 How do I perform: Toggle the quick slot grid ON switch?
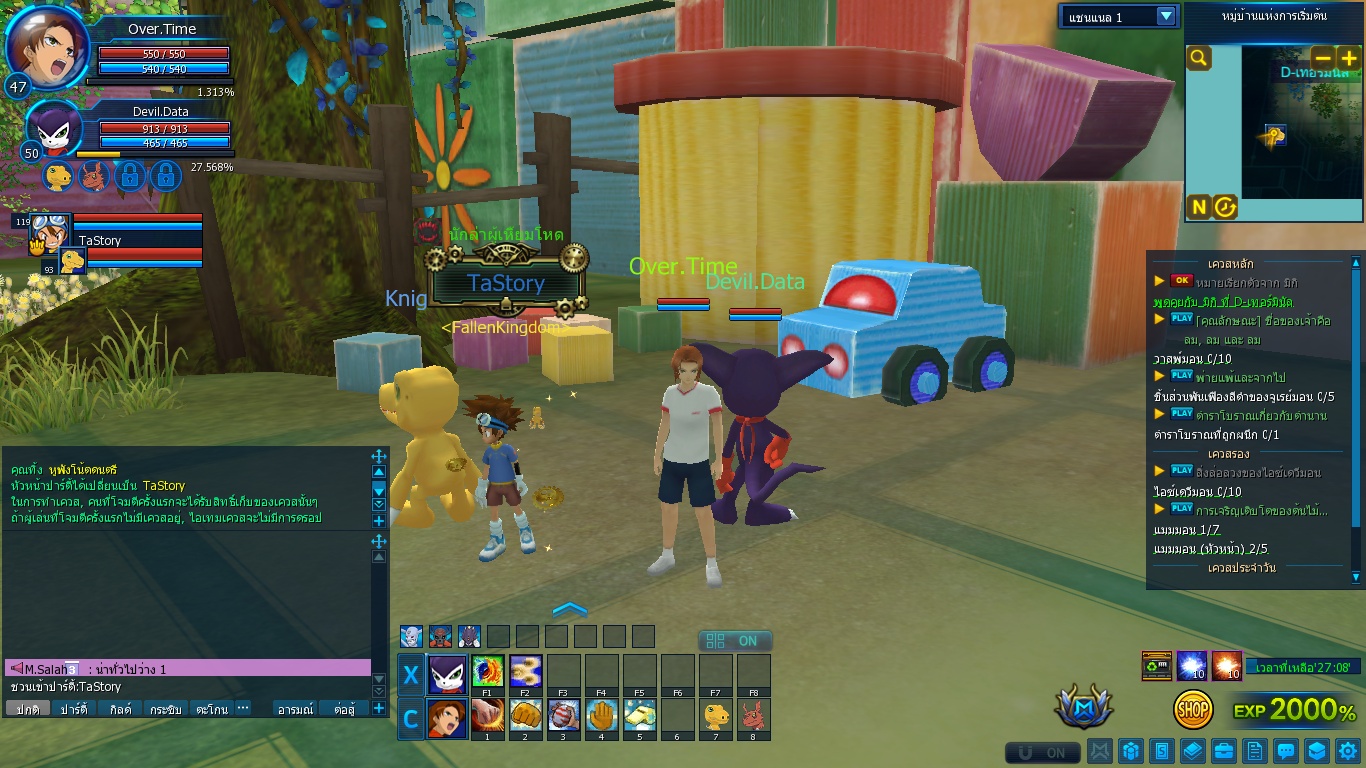(734, 641)
